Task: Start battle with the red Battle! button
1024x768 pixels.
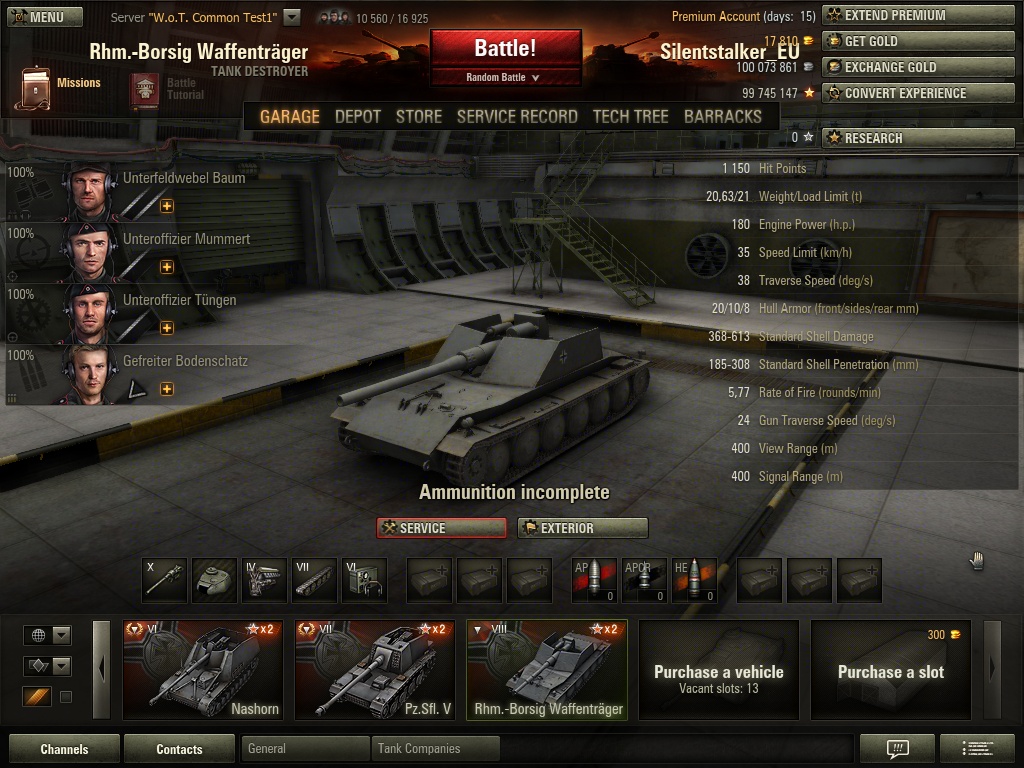Action: click(x=505, y=49)
